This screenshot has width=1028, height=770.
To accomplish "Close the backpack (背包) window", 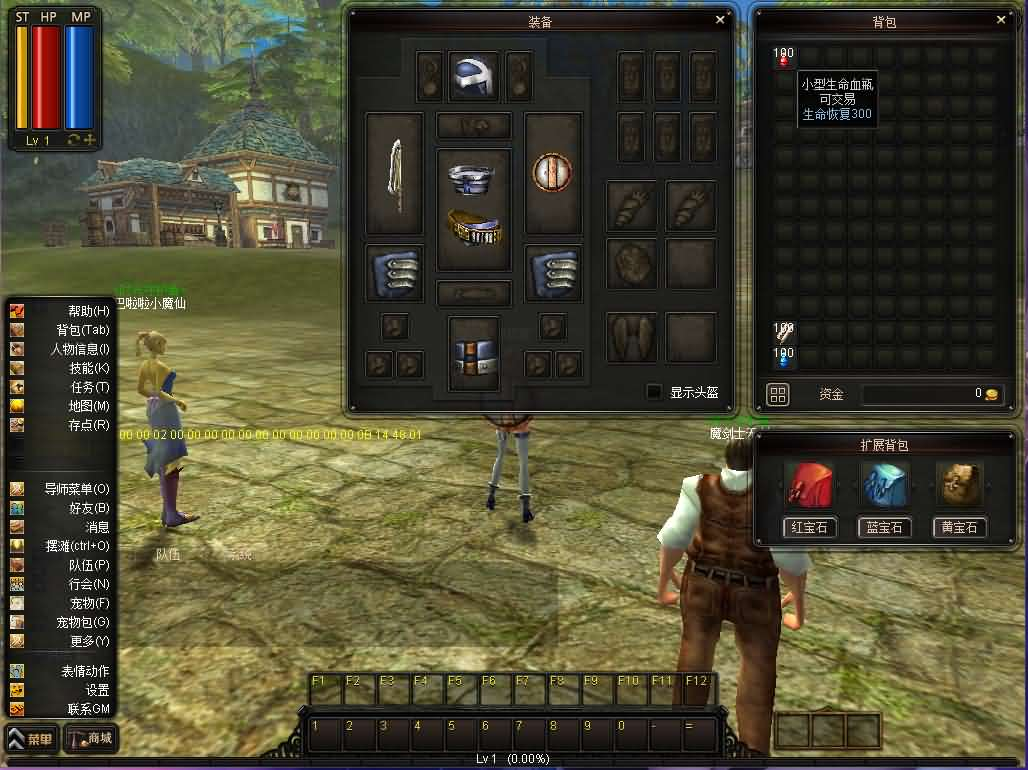I will [1001, 19].
